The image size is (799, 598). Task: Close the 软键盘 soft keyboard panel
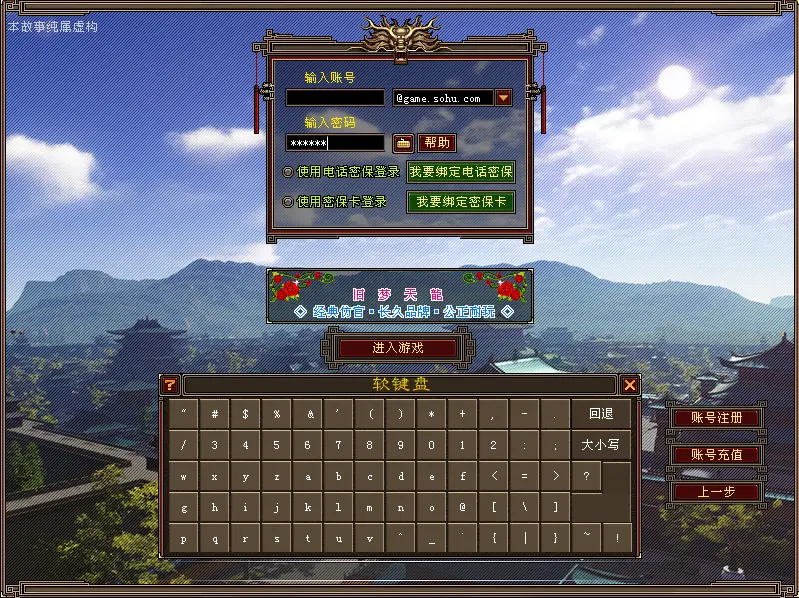630,385
